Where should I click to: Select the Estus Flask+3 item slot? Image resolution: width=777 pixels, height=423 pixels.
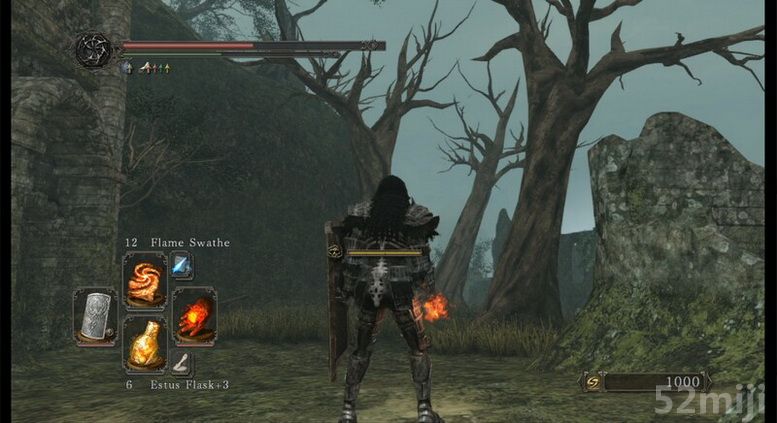tap(145, 343)
